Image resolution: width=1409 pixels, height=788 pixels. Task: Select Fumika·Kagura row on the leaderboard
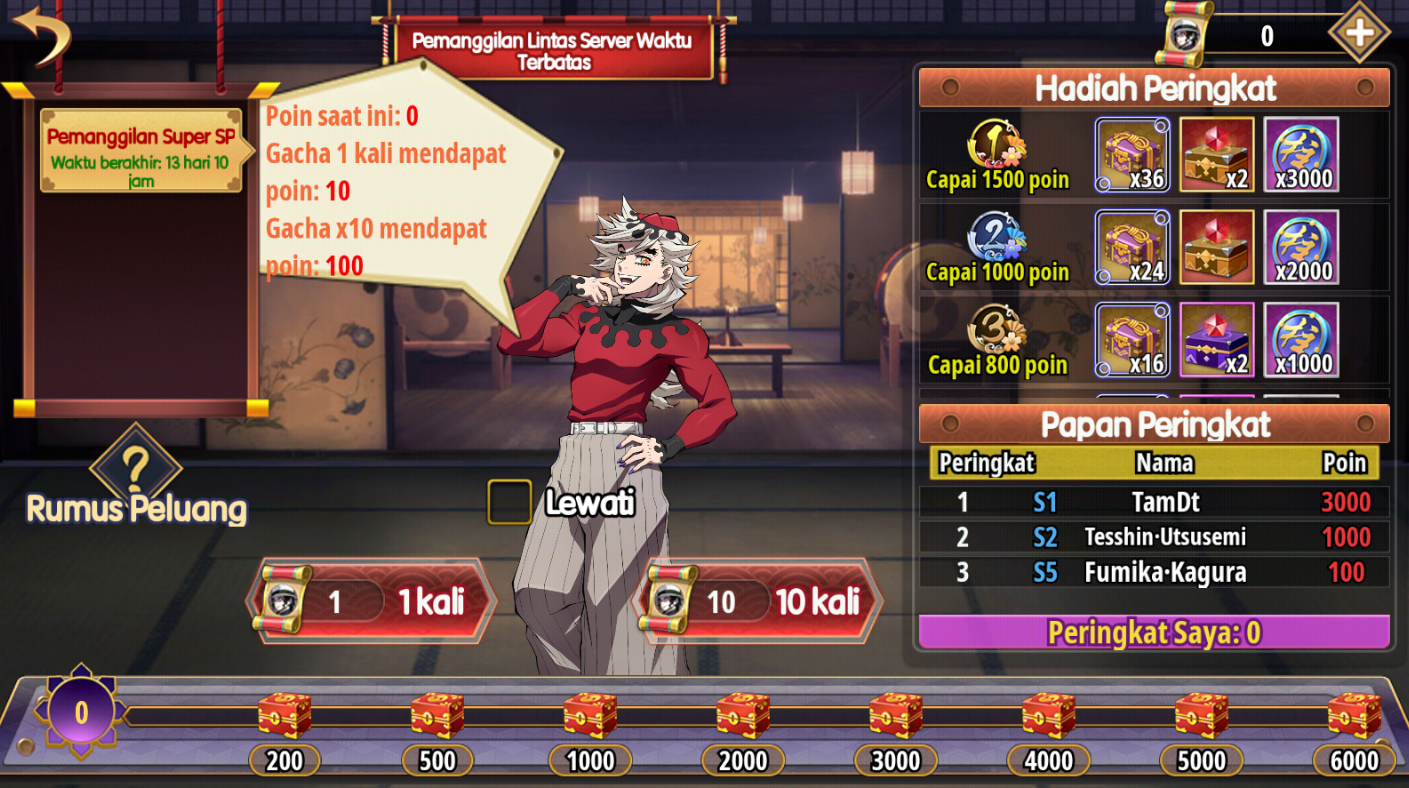click(x=1154, y=573)
